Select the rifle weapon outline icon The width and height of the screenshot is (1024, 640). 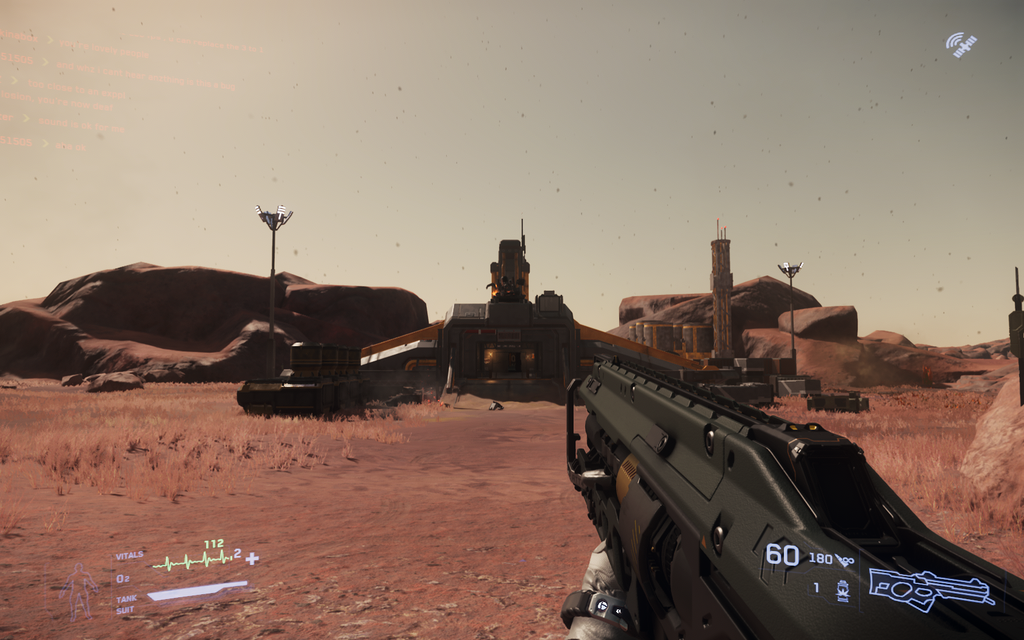pyautogui.click(x=930, y=588)
